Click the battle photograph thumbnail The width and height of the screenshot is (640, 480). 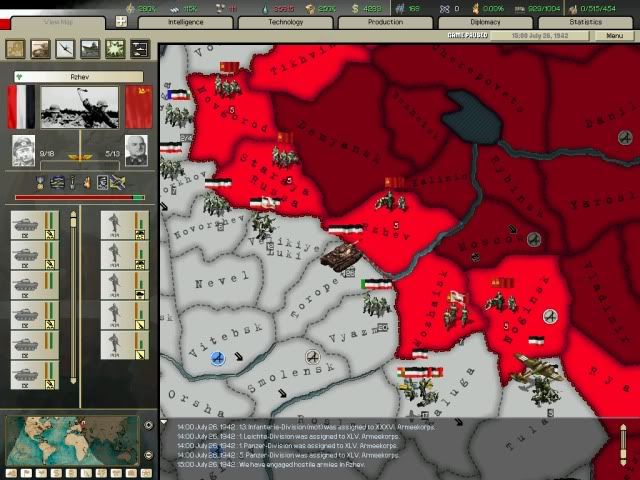click(78, 107)
